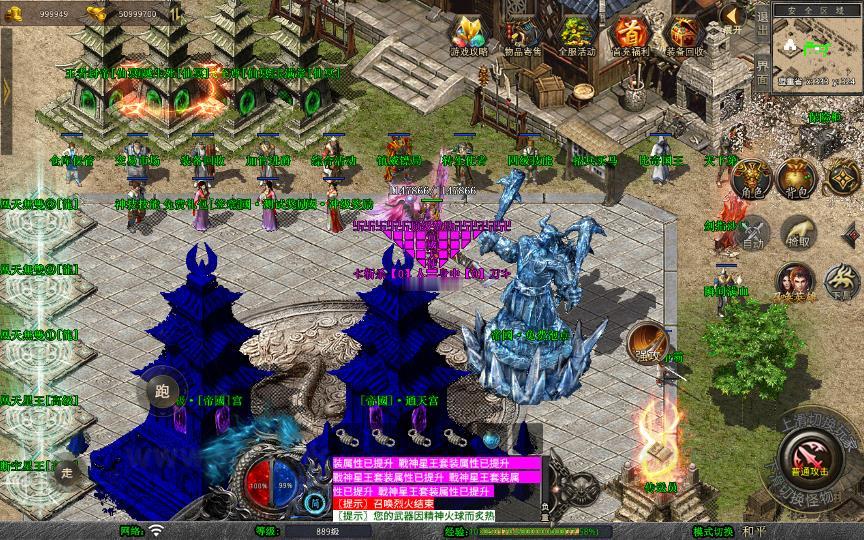Open the 物品寄售 item consignment icon
This screenshot has width=864, height=540.
coord(523,33)
